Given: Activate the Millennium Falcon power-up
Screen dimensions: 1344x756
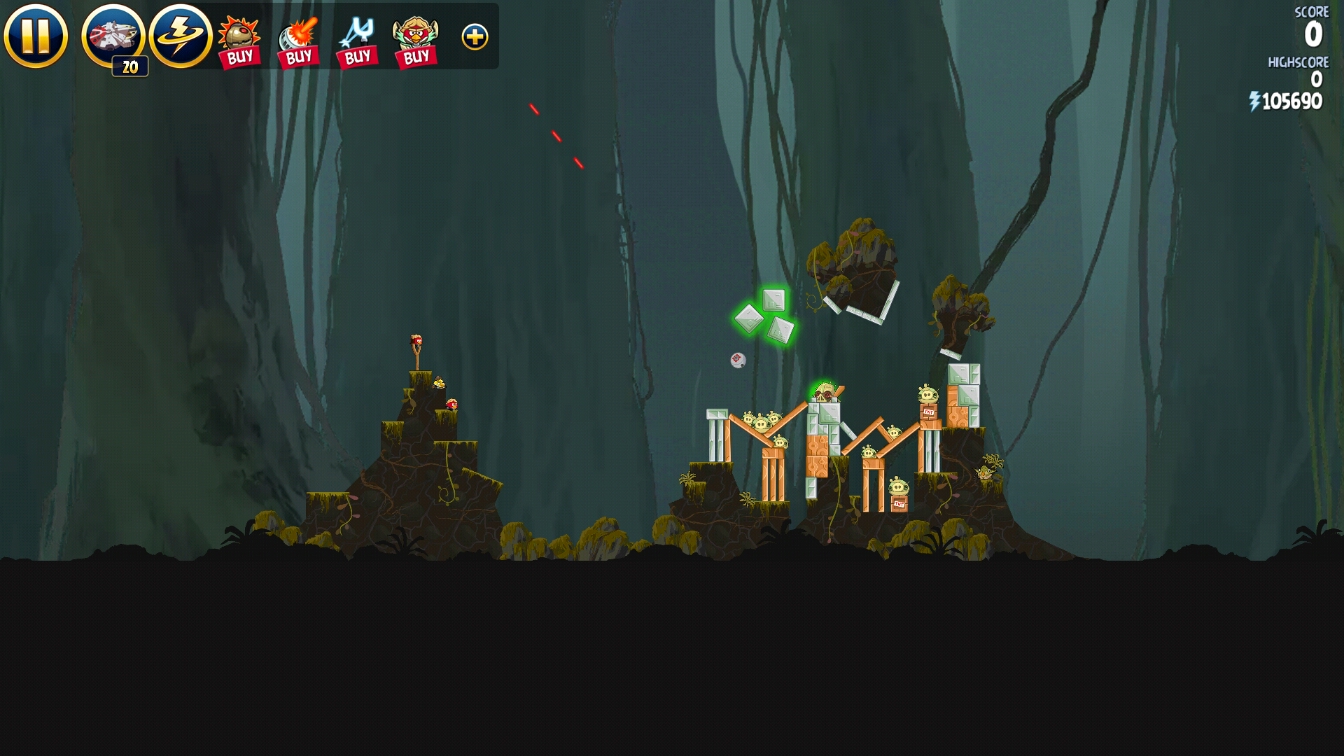Looking at the screenshot, I should tap(113, 36).
